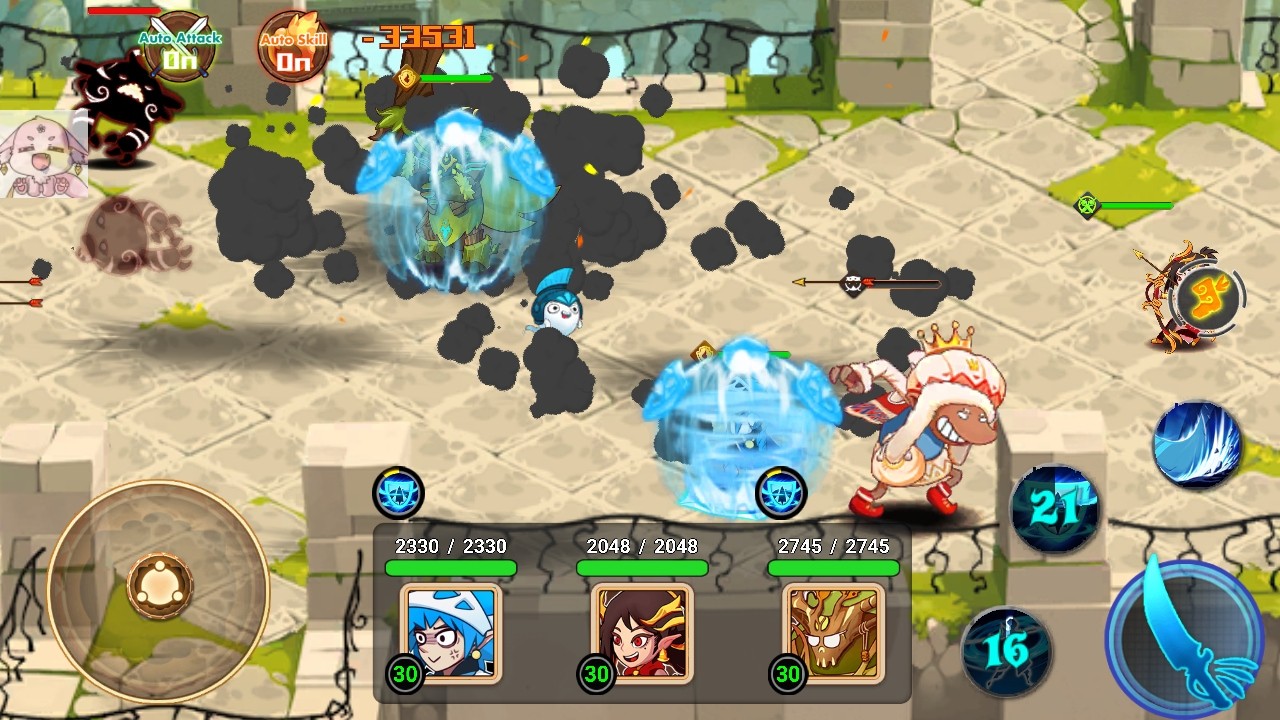The image size is (1280, 720).
Task: Click the shield buff icon below the water elemental
Action: click(400, 494)
